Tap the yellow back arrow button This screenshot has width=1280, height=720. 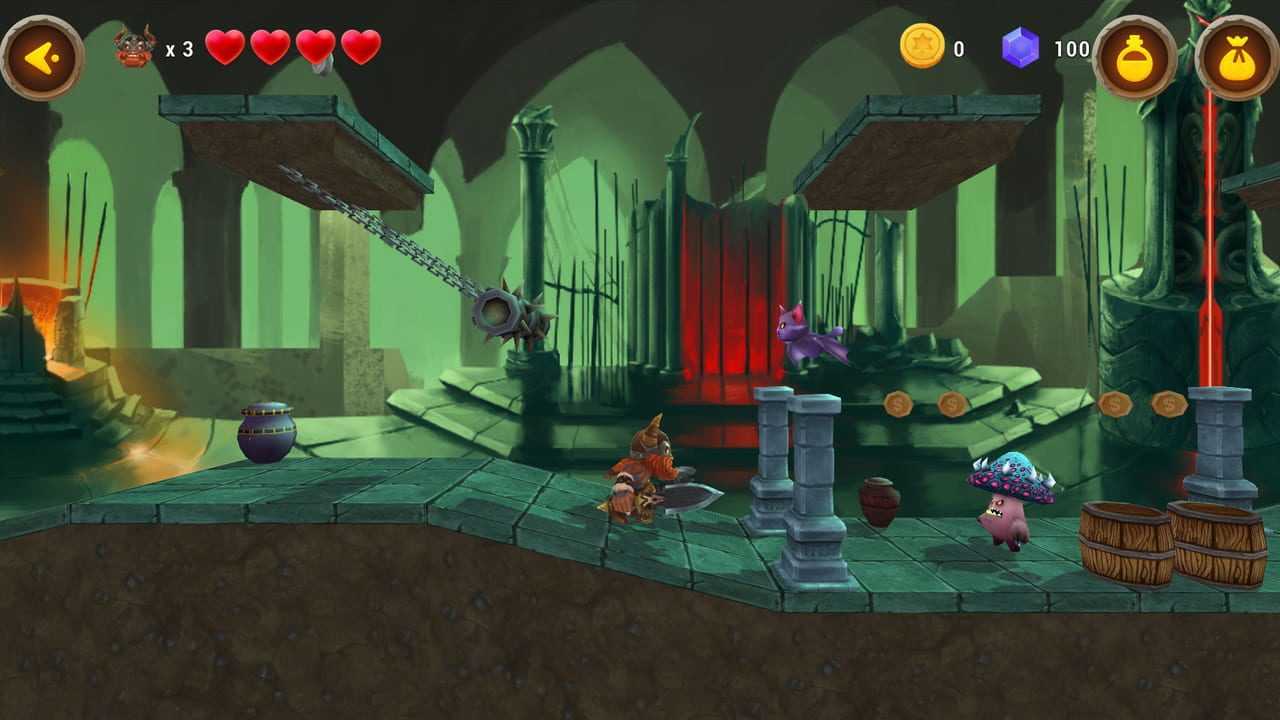tap(41, 57)
